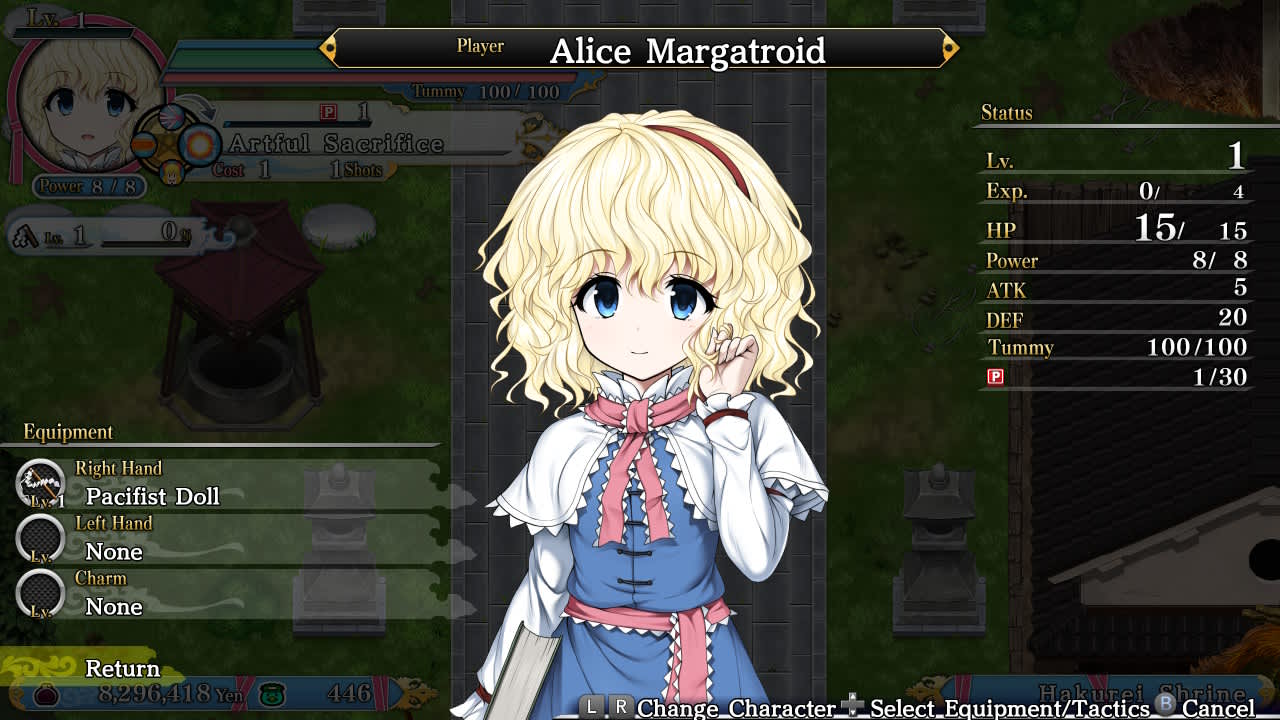Click the fairy face icon on the spell wheel

click(x=171, y=173)
